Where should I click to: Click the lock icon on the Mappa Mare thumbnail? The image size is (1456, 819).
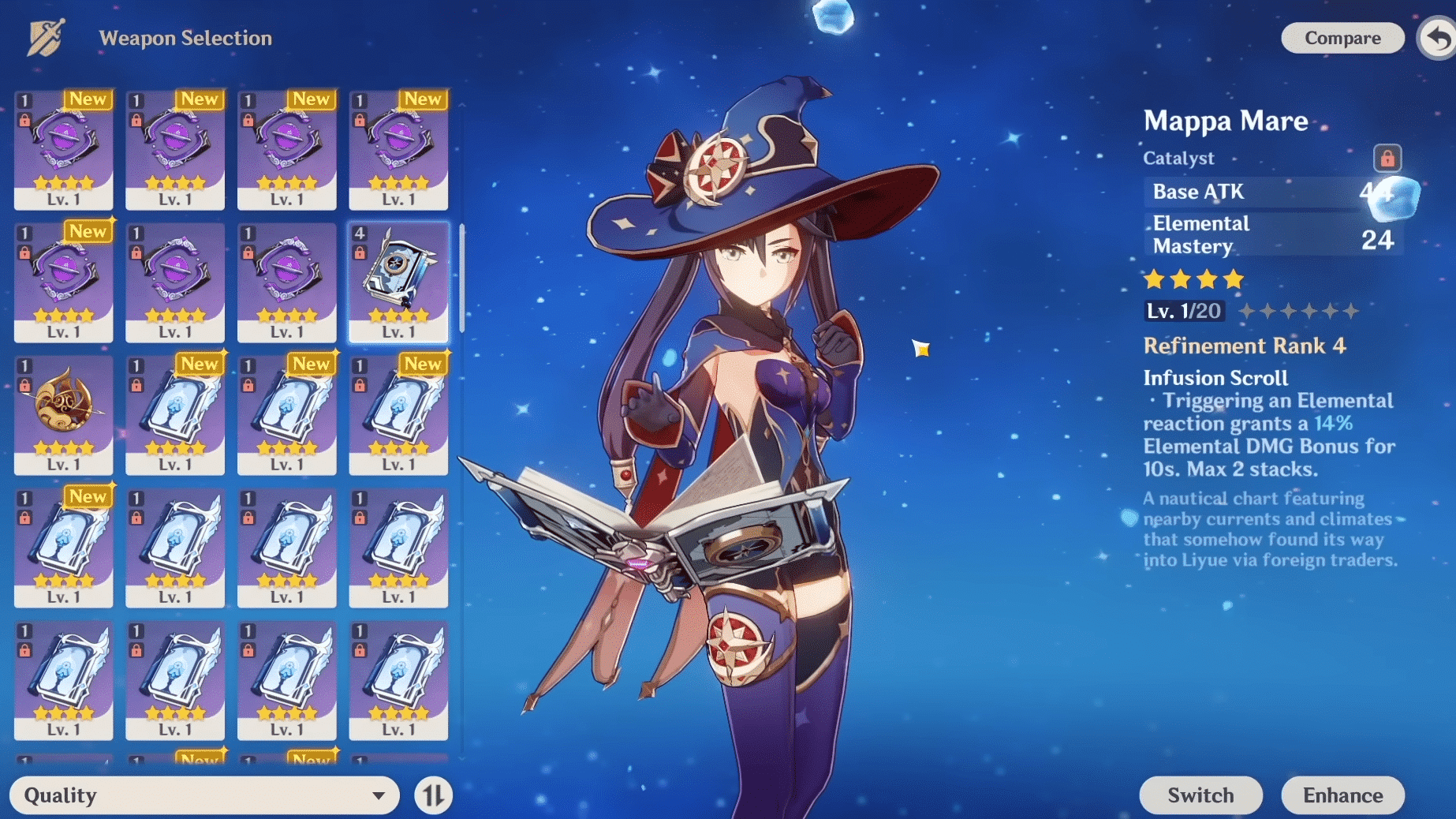pos(361,254)
